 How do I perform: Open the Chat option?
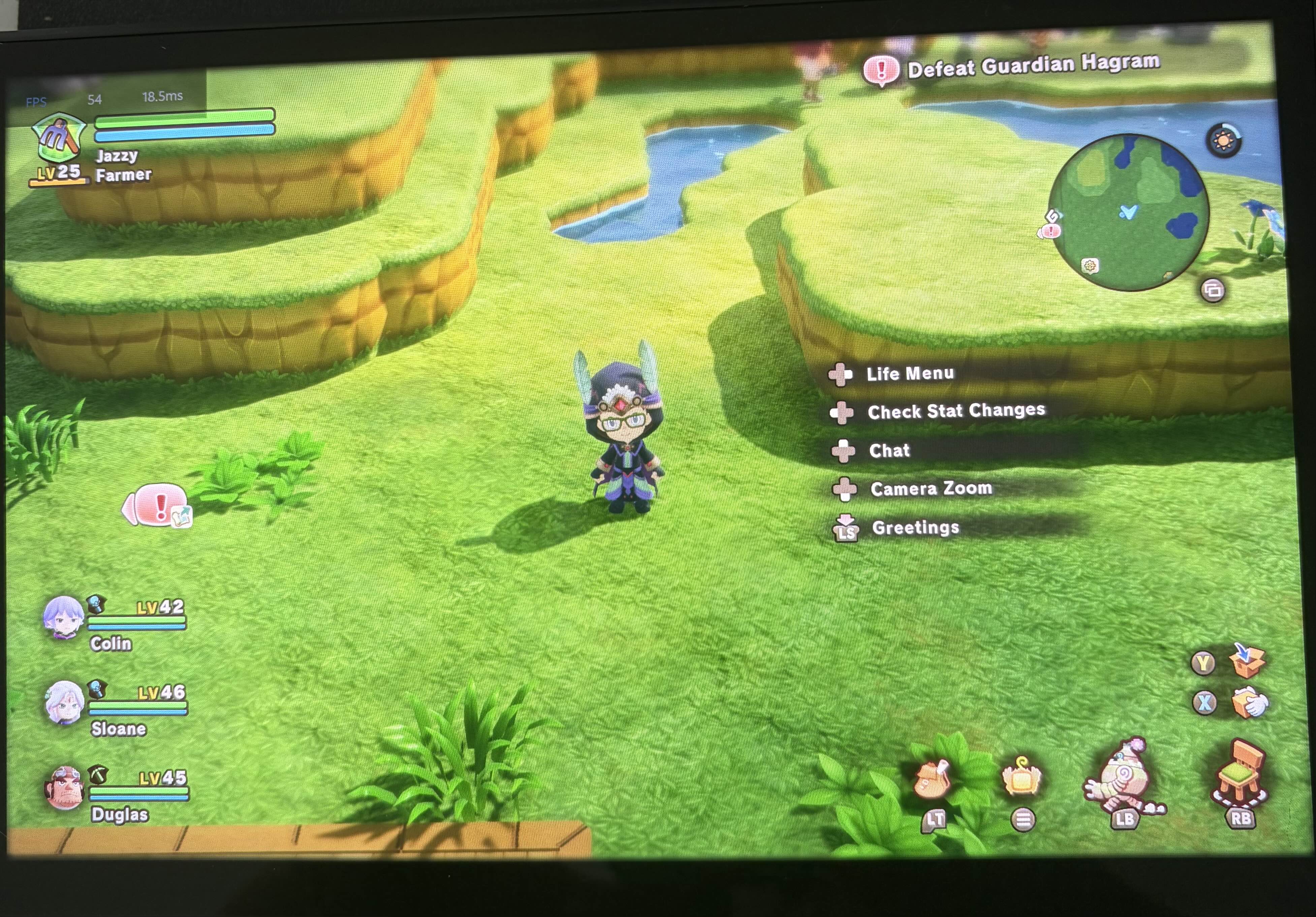tap(889, 450)
